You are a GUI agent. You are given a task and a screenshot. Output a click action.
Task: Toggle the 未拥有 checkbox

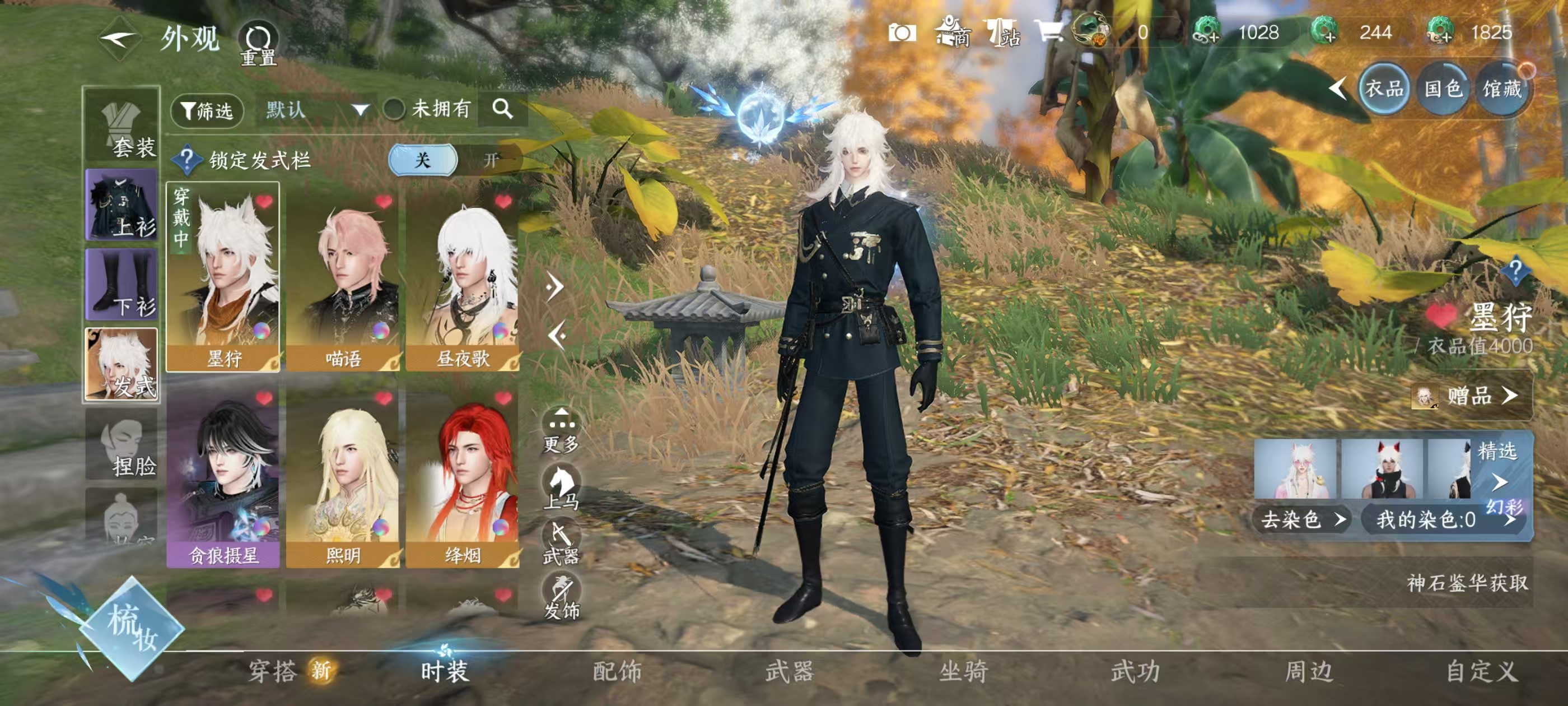tap(394, 110)
